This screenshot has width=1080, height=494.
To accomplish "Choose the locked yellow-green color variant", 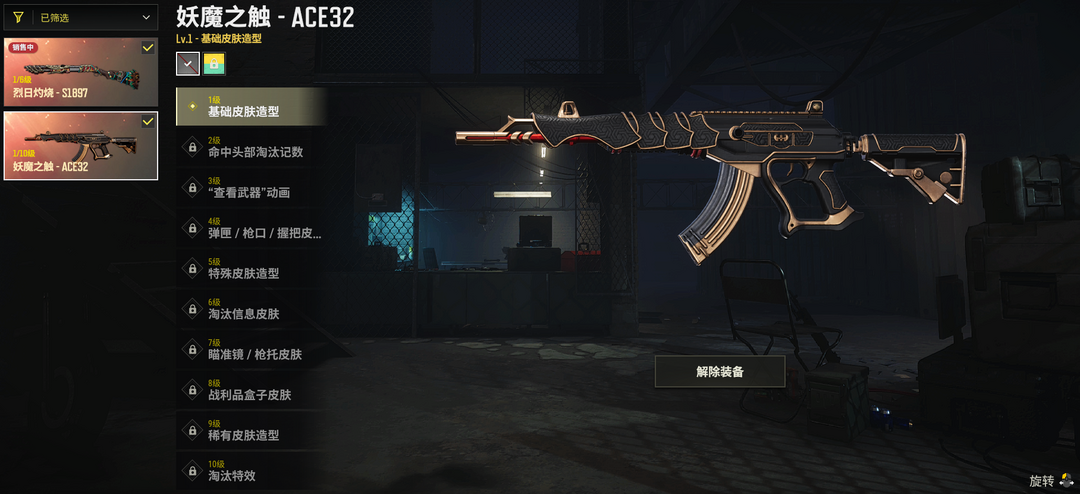I will pyautogui.click(x=214, y=64).
